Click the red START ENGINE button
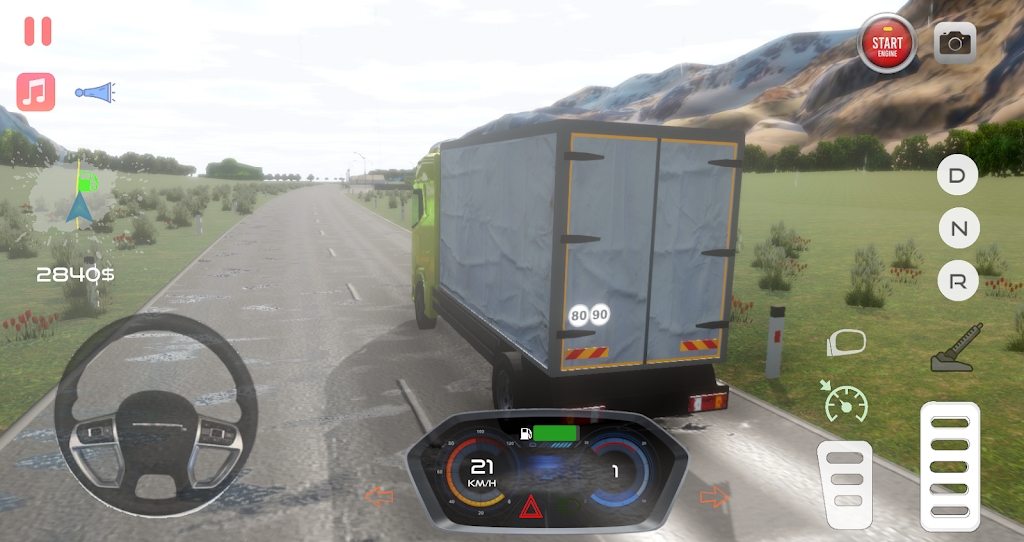 coord(886,43)
